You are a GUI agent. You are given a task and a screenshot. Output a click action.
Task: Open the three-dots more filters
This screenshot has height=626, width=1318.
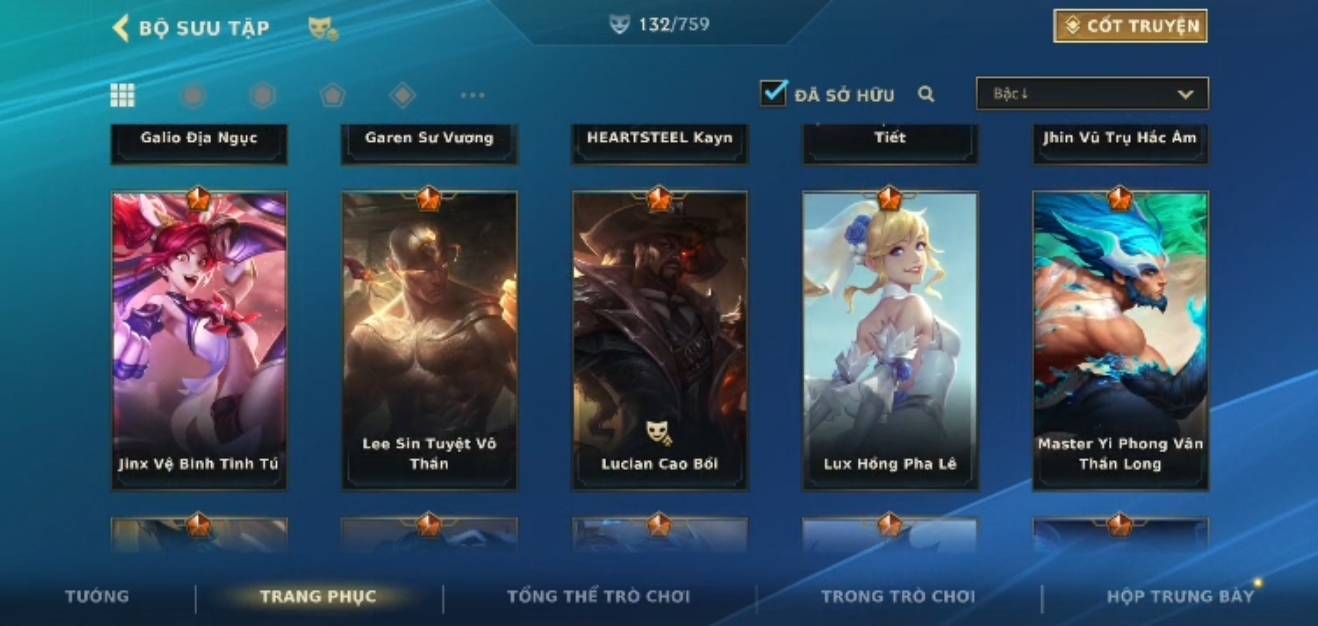(x=472, y=95)
